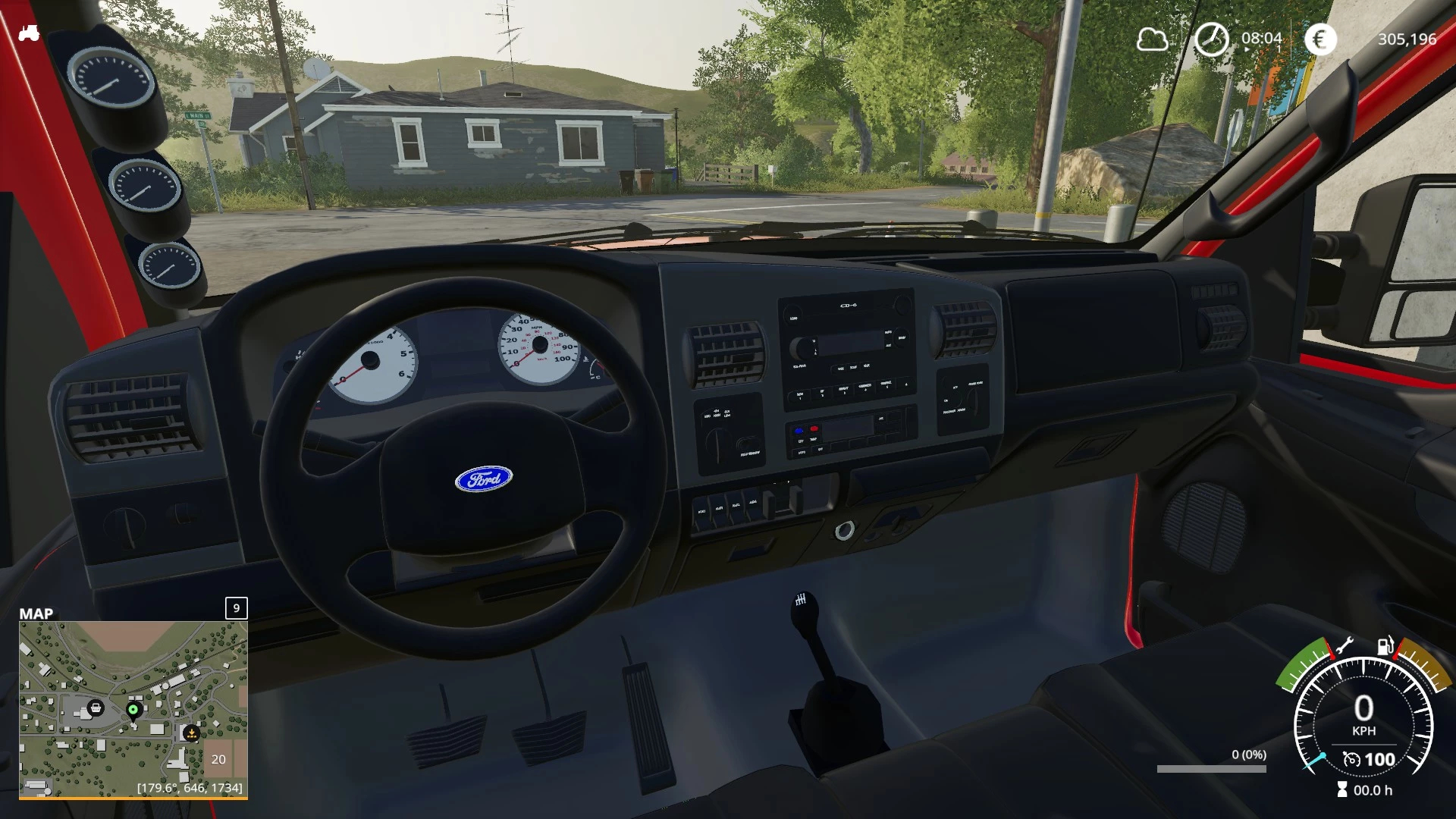Select the shop basket marker on minimap
The width and height of the screenshot is (1456, 819).
(x=96, y=708)
